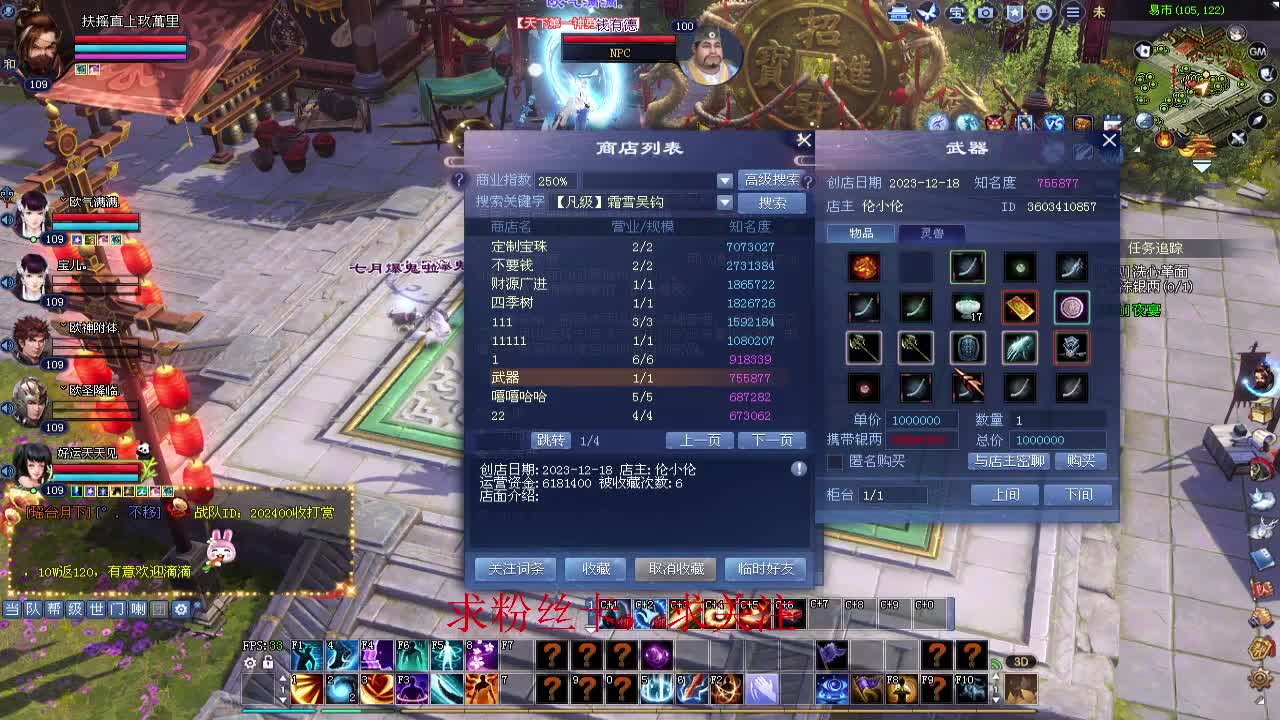Open the 搜索关键字 keyword dropdown

click(x=725, y=202)
